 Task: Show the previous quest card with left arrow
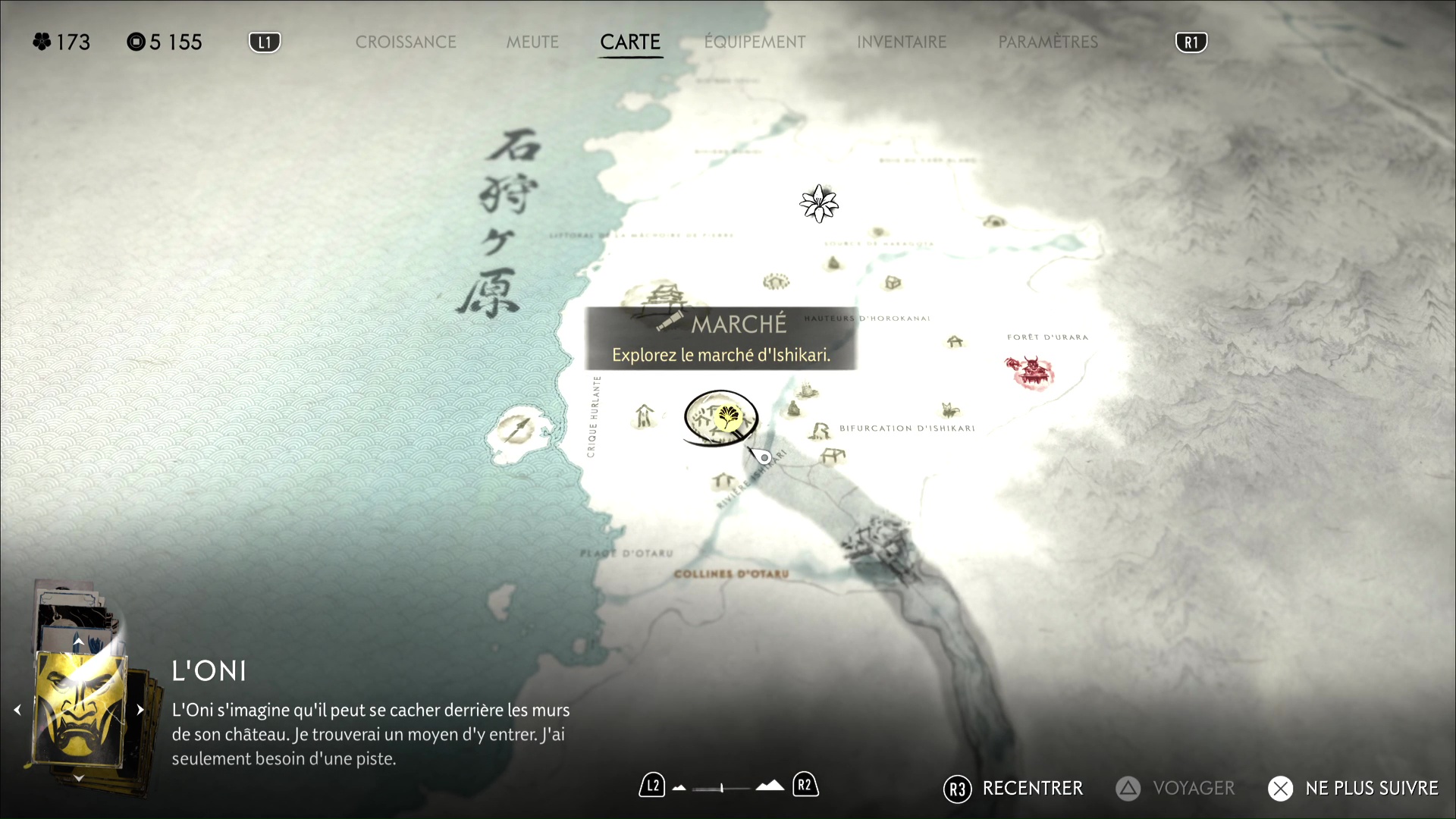[17, 711]
